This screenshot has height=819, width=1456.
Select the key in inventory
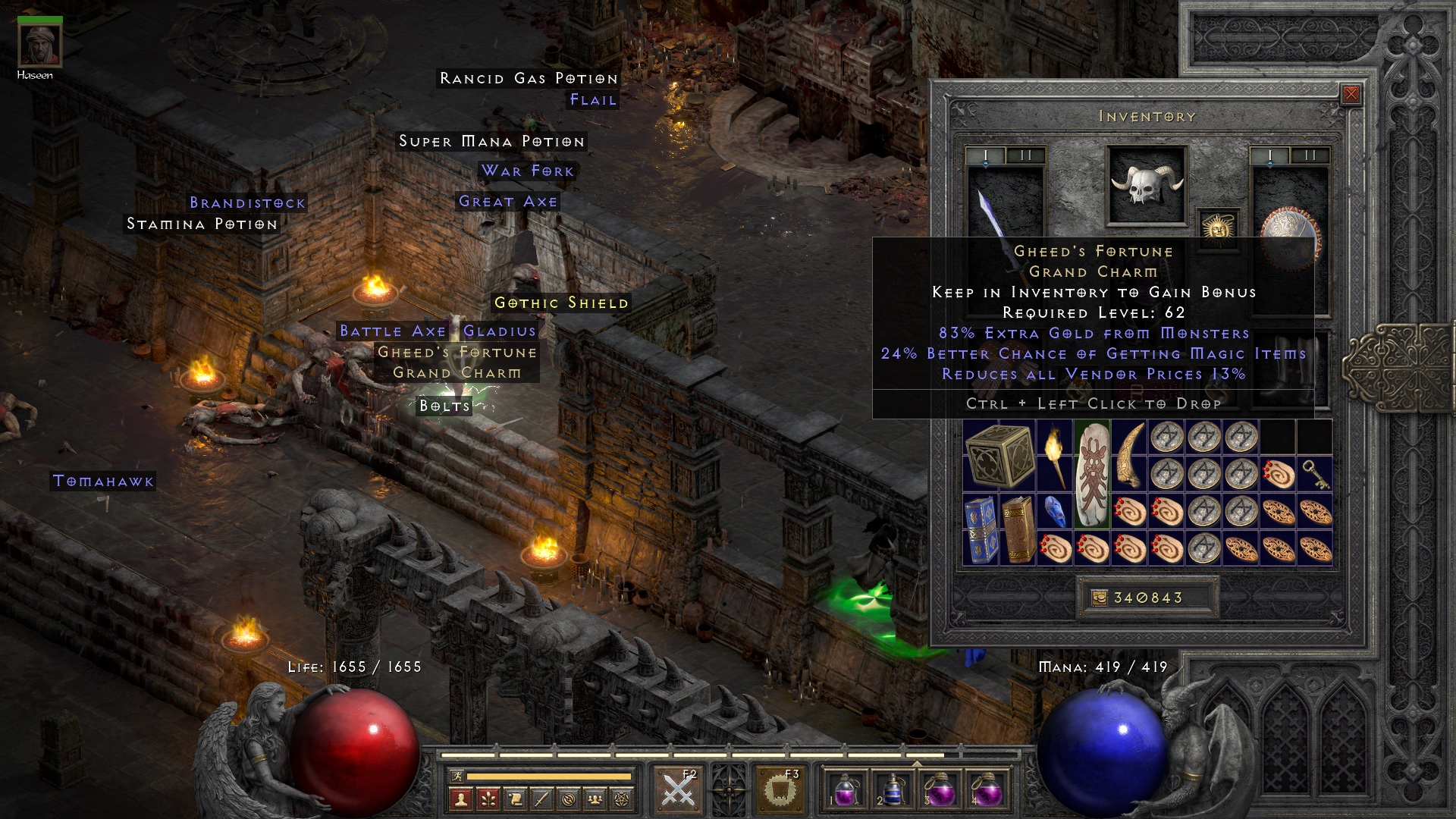(x=1314, y=474)
